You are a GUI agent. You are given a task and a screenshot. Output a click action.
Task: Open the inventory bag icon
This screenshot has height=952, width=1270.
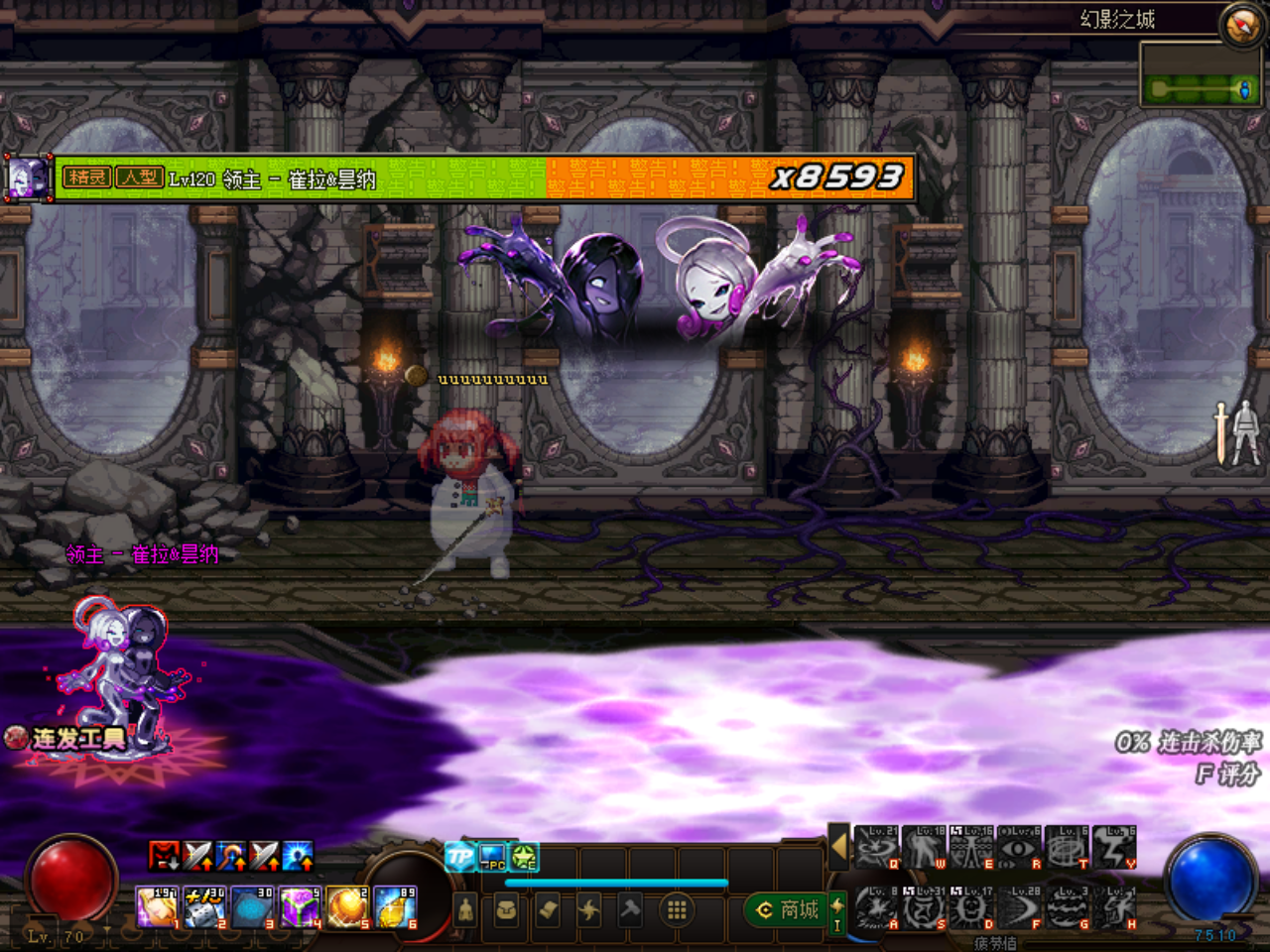click(504, 911)
